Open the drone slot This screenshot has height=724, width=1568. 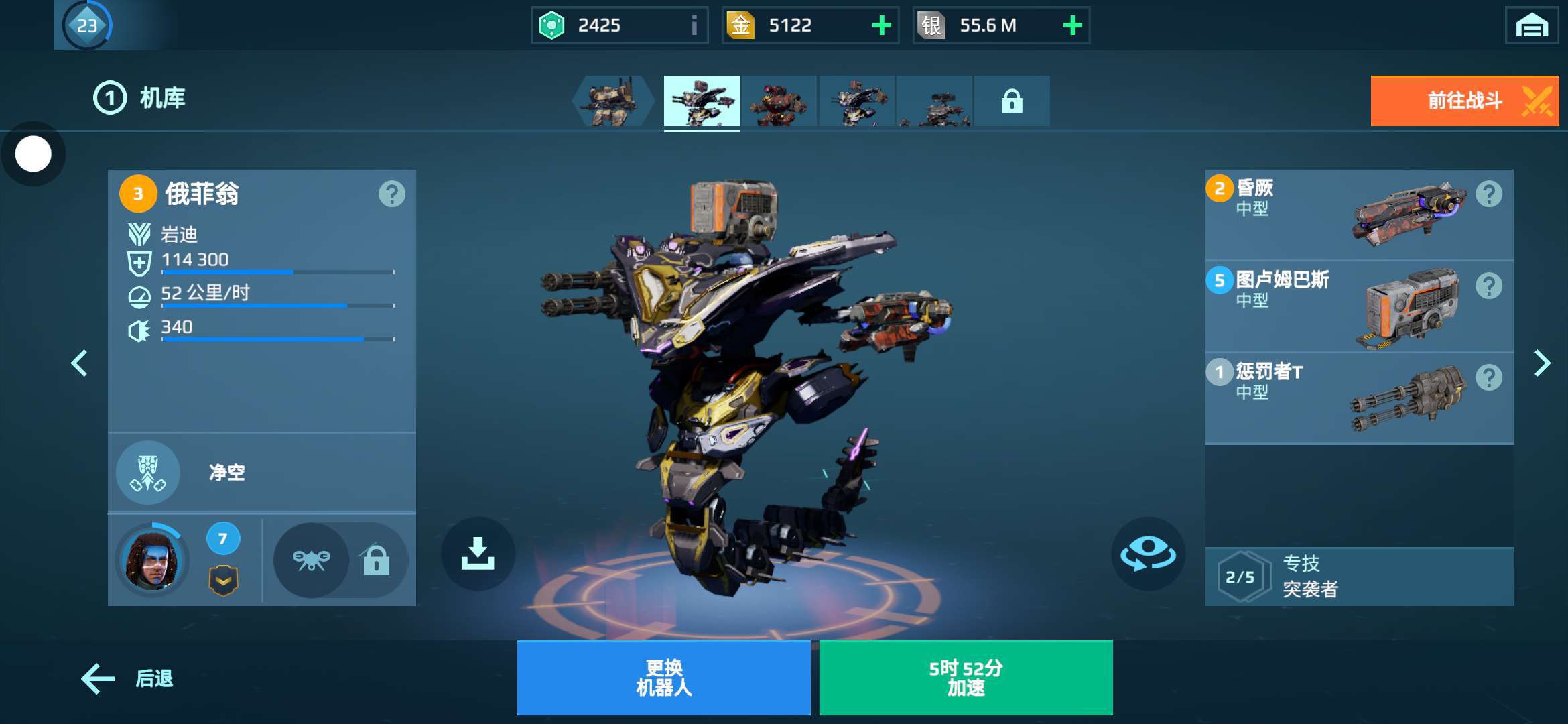311,560
